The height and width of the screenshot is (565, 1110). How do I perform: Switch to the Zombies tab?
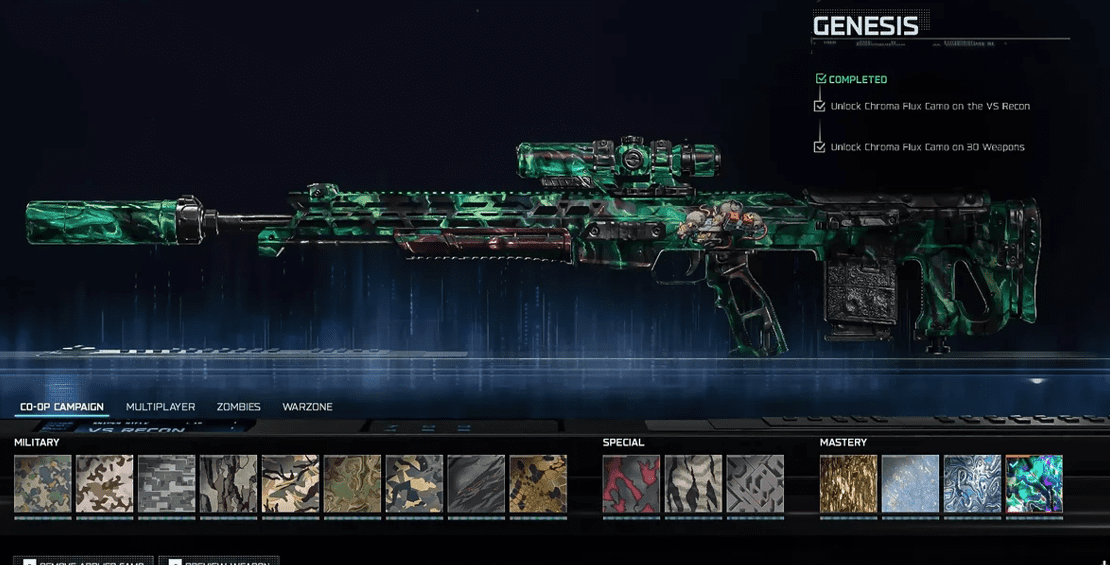(x=238, y=407)
